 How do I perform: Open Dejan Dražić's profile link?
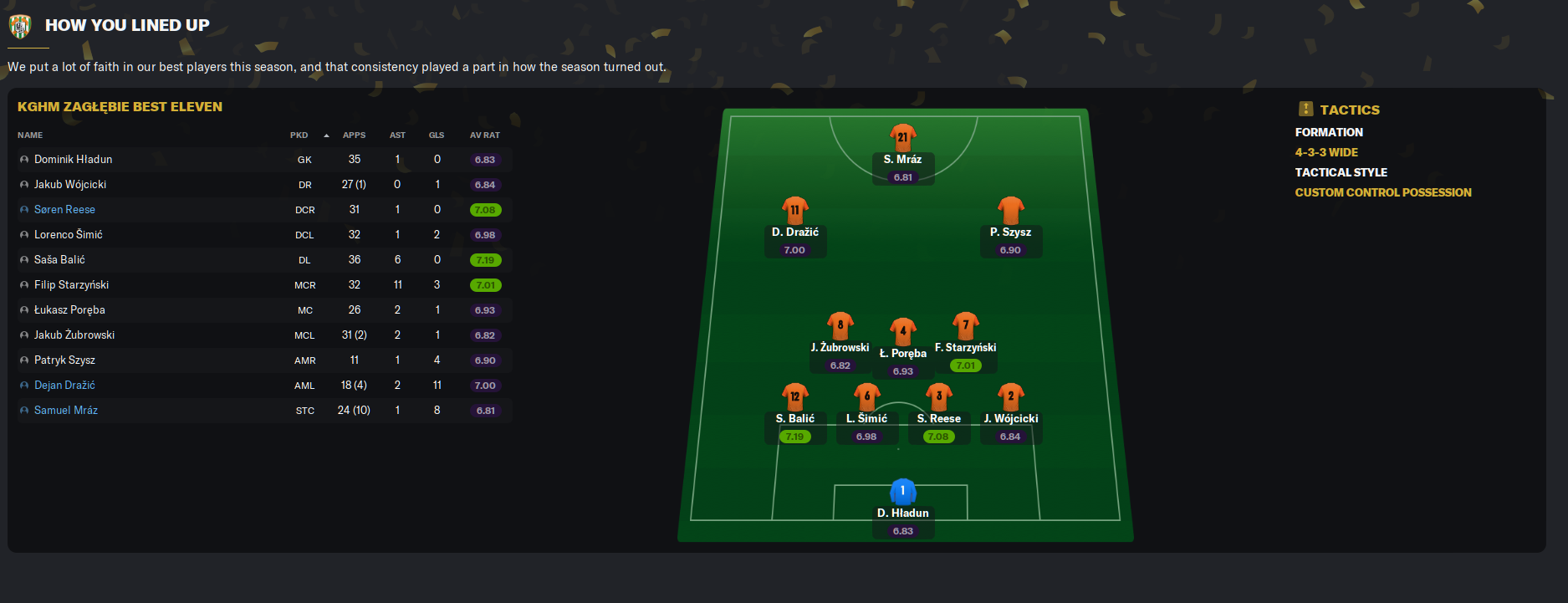64,386
